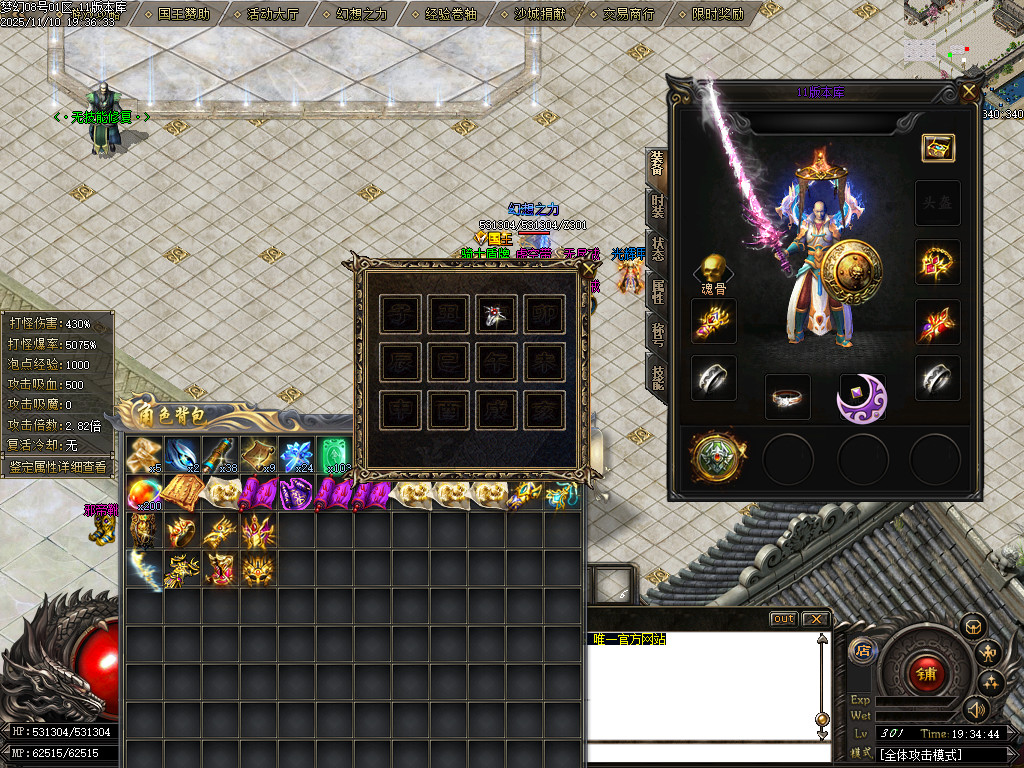Open the 沙城捐献 donation menu
Viewport: 1024px width, 768px height.
pos(540,14)
